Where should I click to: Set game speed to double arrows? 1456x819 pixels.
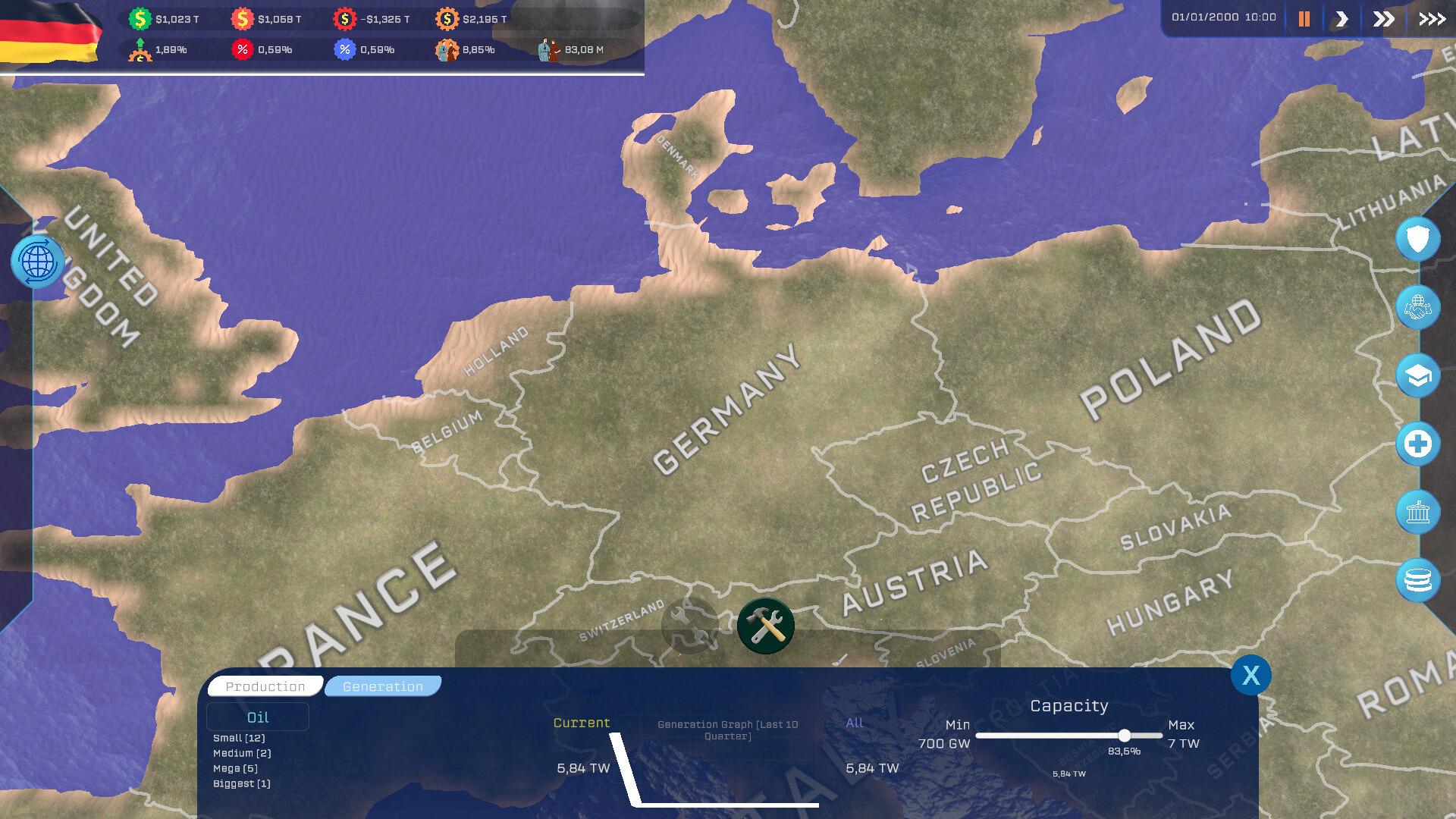coord(1384,19)
